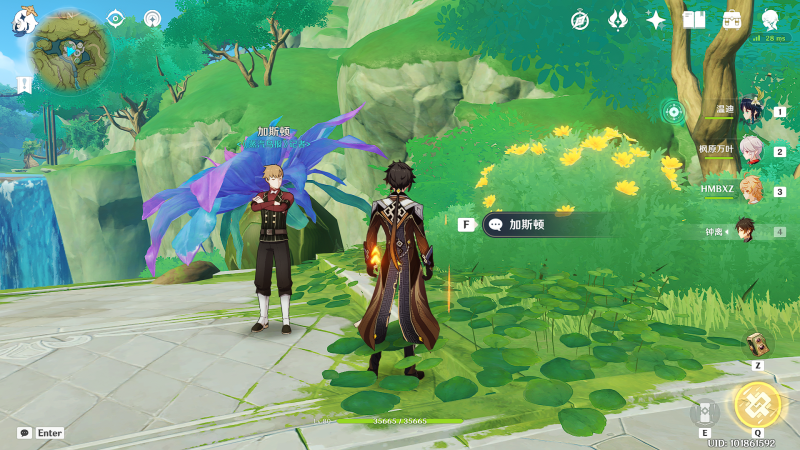Switch to party member 枫原万叶

coord(750,151)
